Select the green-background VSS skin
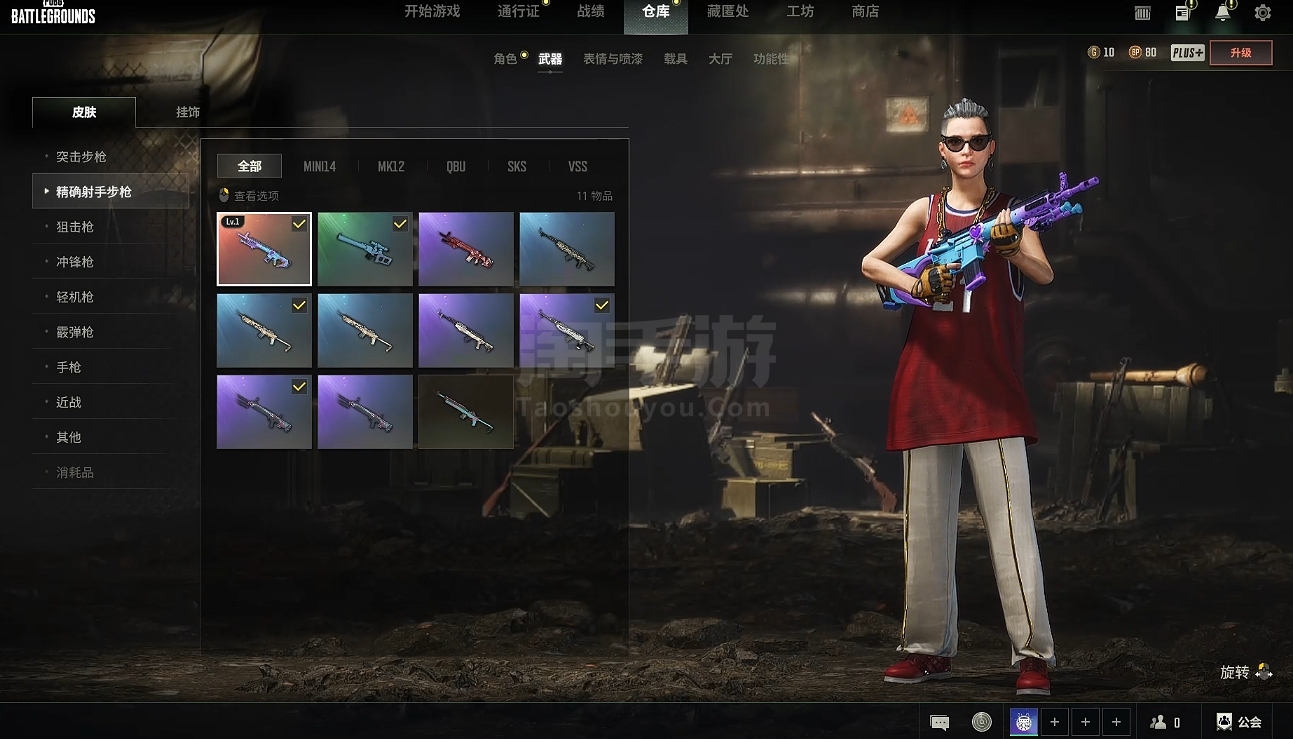The height and width of the screenshot is (739, 1293). click(x=365, y=249)
